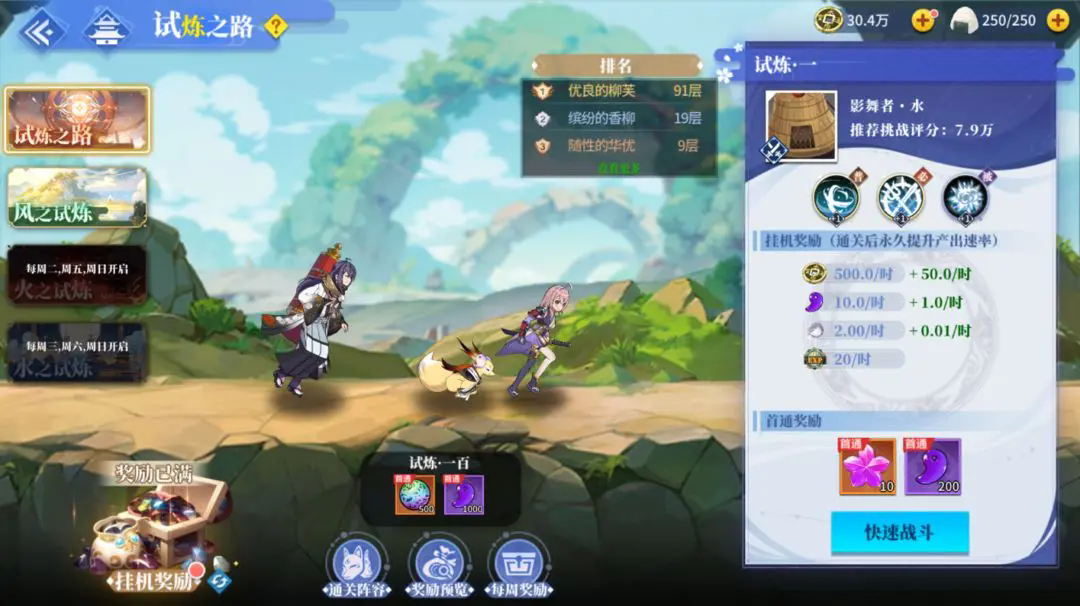
Task: Go back with the double-arrow button
Action: tap(41, 30)
